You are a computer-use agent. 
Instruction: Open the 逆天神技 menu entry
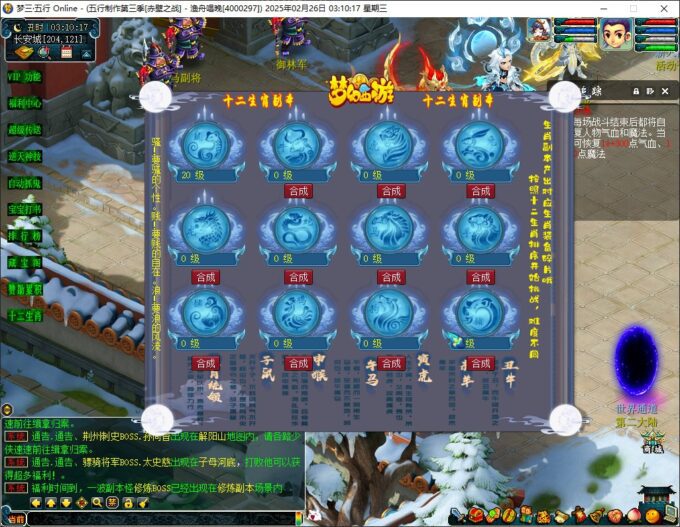click(x=25, y=157)
